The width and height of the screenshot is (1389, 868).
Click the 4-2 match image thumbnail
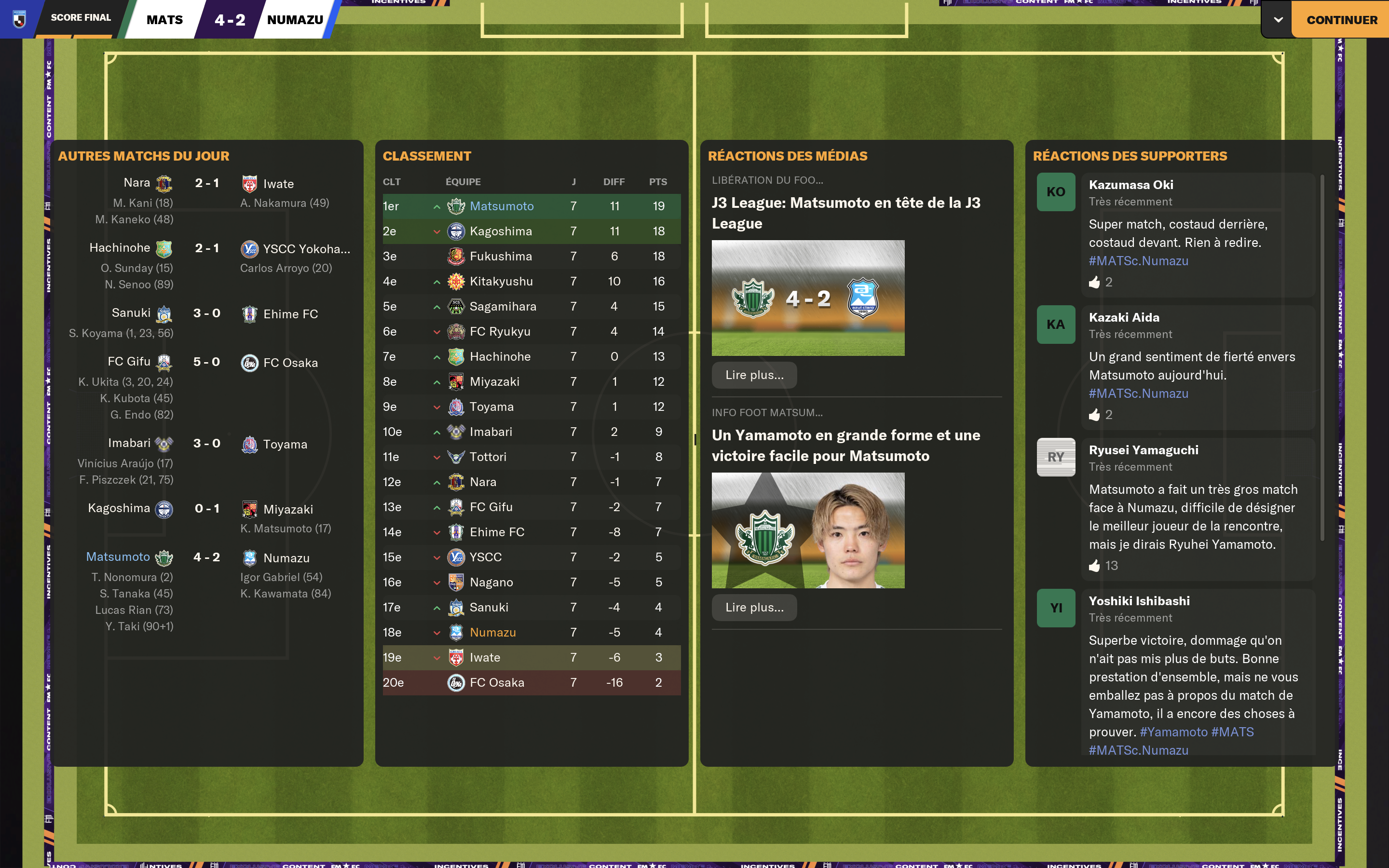807,298
